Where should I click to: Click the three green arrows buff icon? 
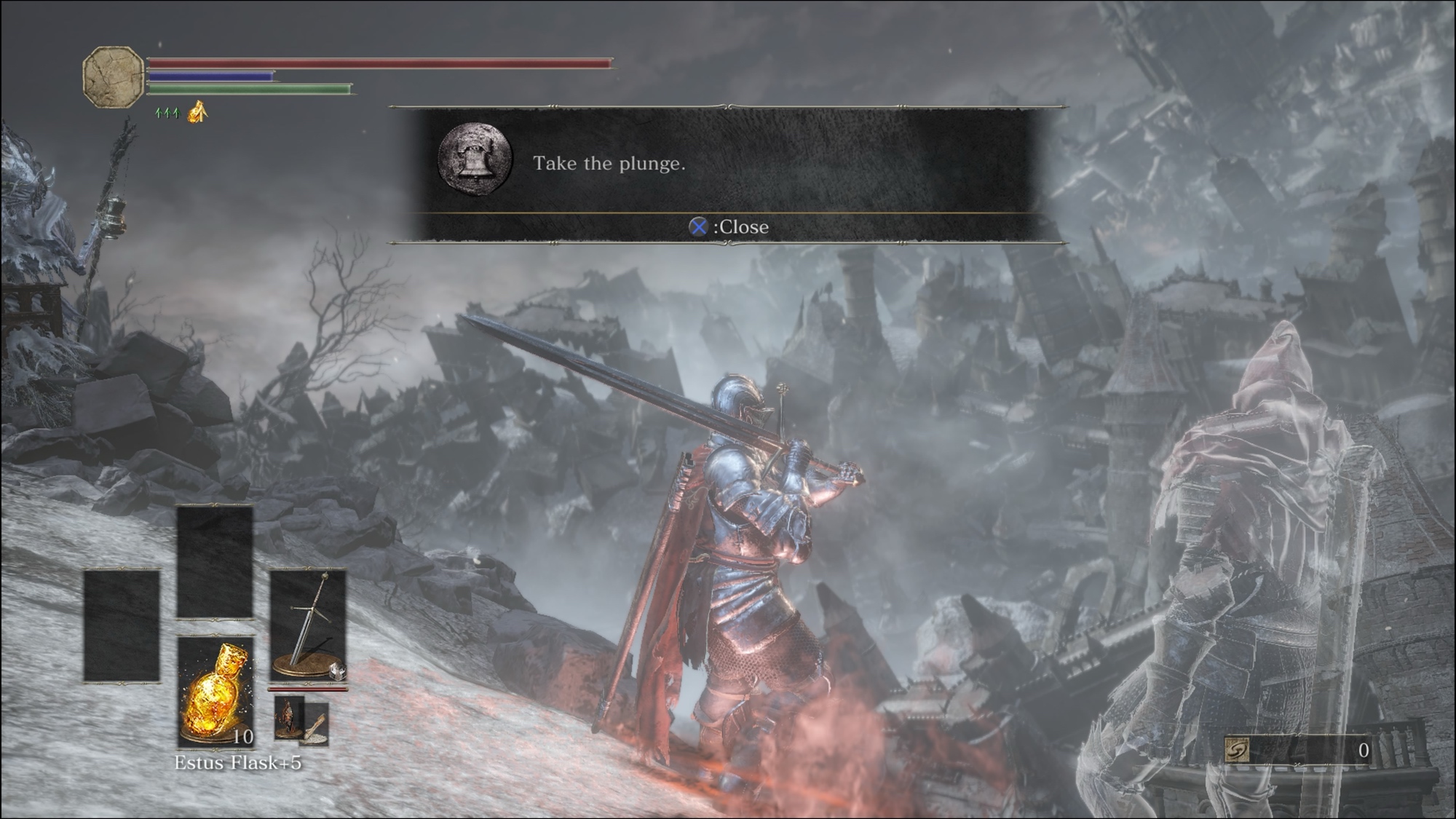[x=167, y=113]
